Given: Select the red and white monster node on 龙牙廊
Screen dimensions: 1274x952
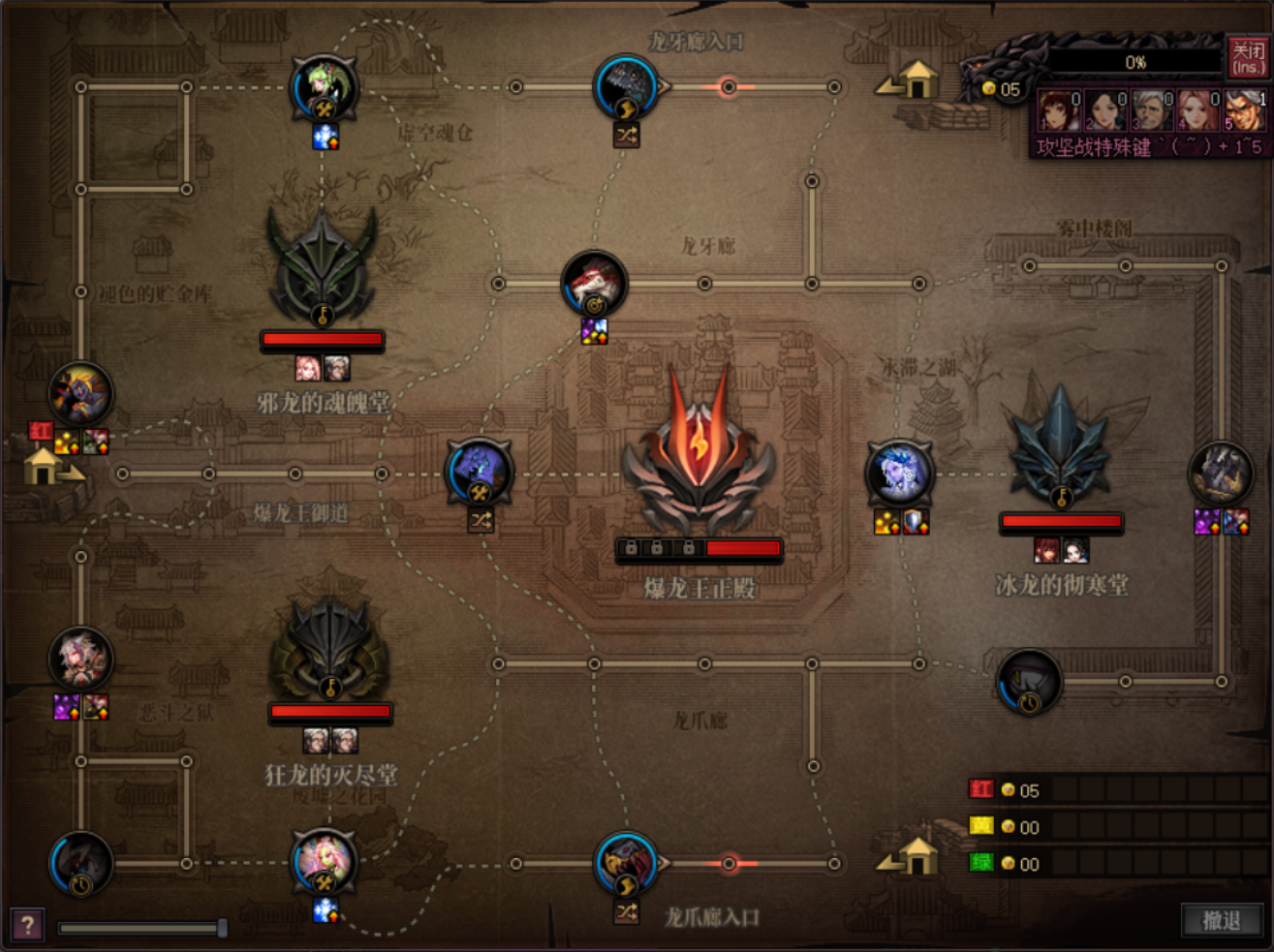Looking at the screenshot, I should pos(594,283).
